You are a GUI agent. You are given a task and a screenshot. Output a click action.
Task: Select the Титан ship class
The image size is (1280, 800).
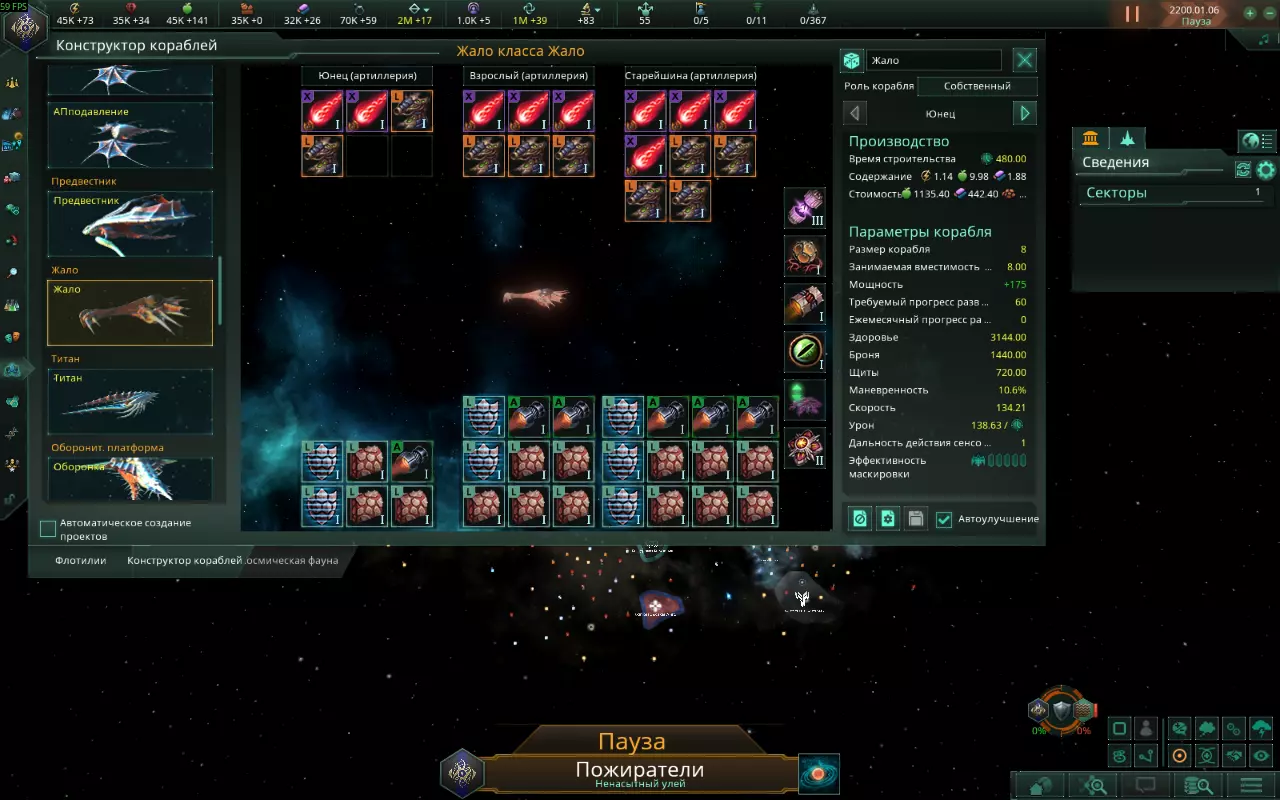130,401
